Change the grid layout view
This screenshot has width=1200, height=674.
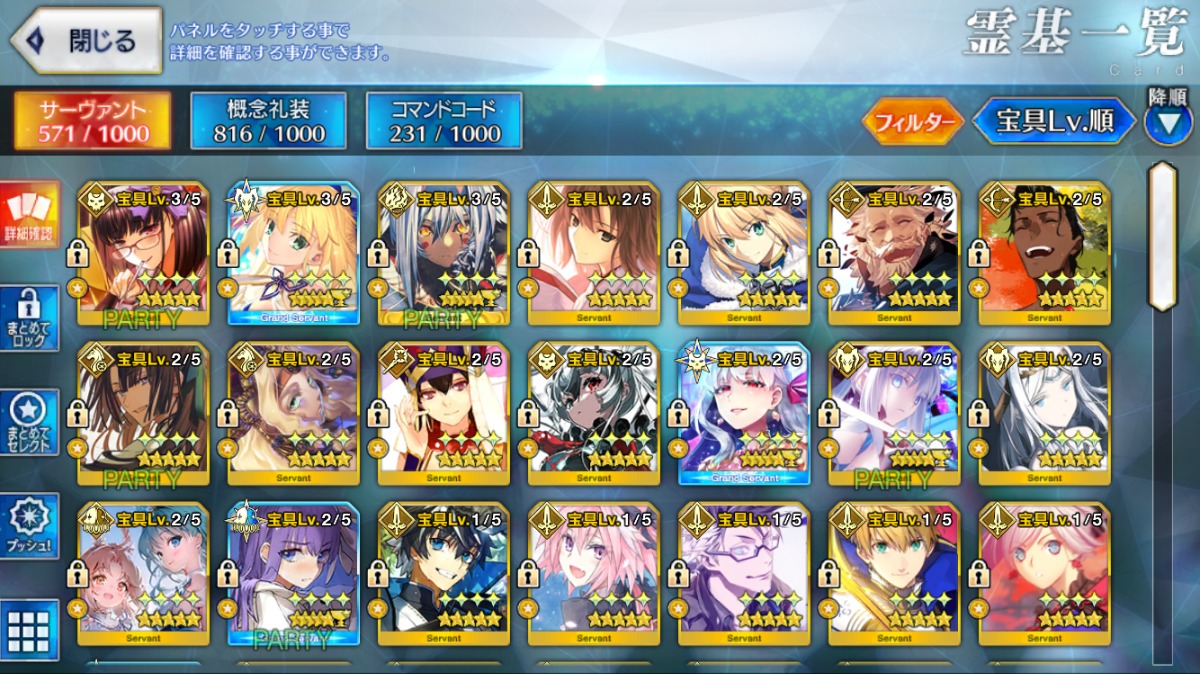coord(30,628)
